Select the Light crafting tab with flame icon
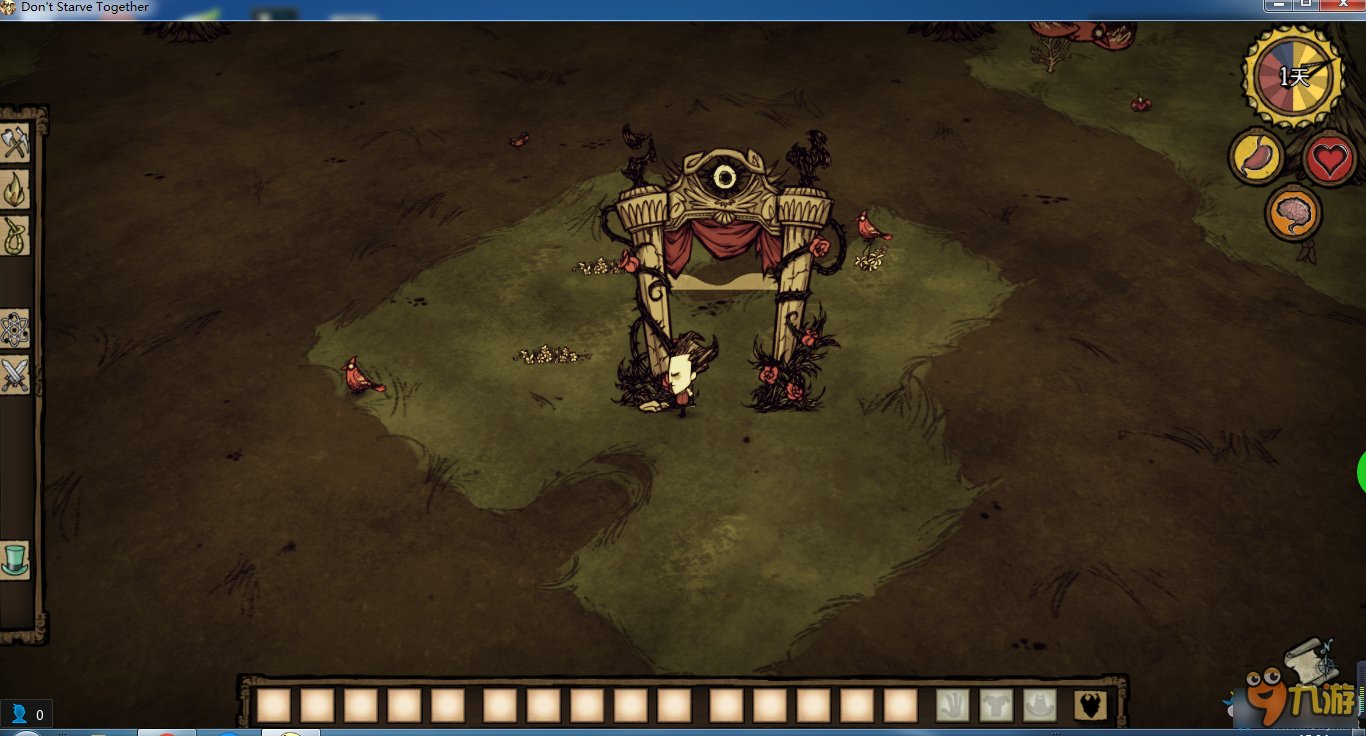 pyautogui.click(x=15, y=189)
